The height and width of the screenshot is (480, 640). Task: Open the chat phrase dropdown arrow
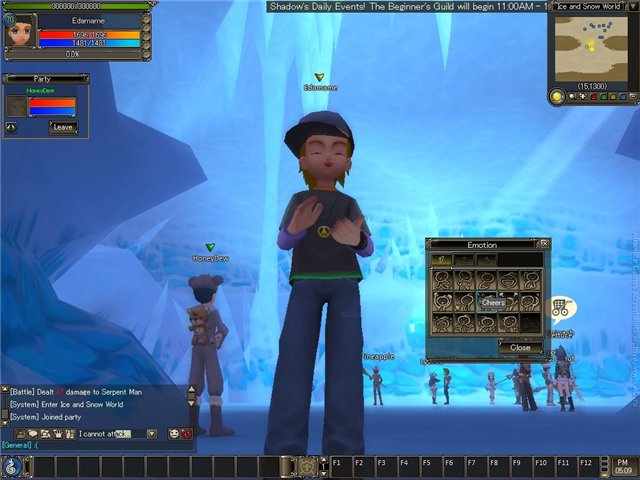(x=152, y=434)
